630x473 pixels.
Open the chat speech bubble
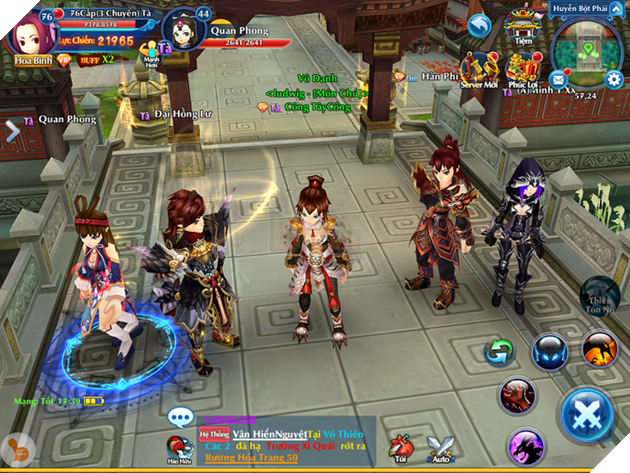pos(181,417)
